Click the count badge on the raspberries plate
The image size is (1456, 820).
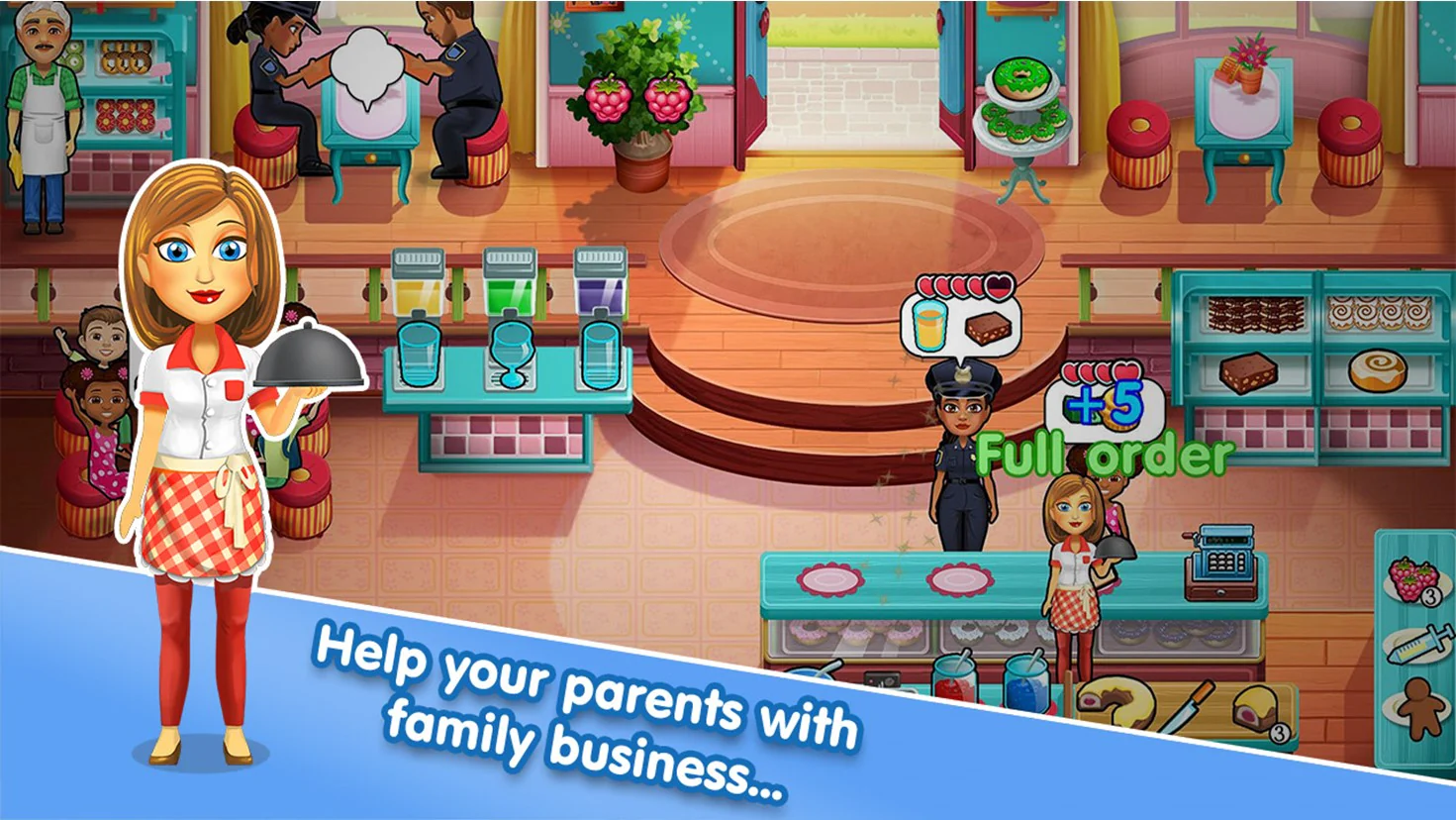tap(1429, 597)
